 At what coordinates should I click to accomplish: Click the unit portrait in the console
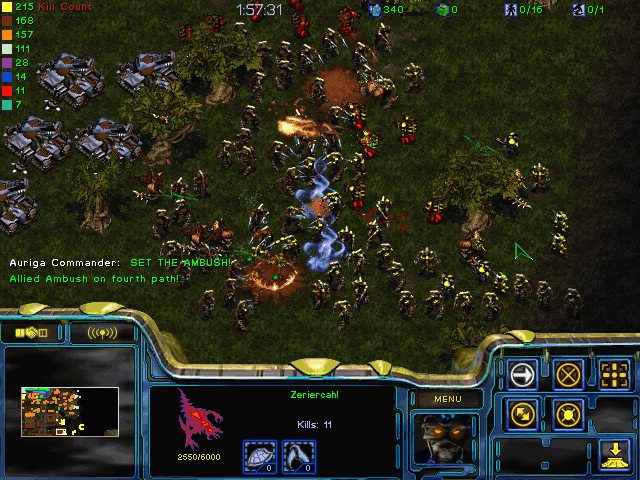pos(446,438)
